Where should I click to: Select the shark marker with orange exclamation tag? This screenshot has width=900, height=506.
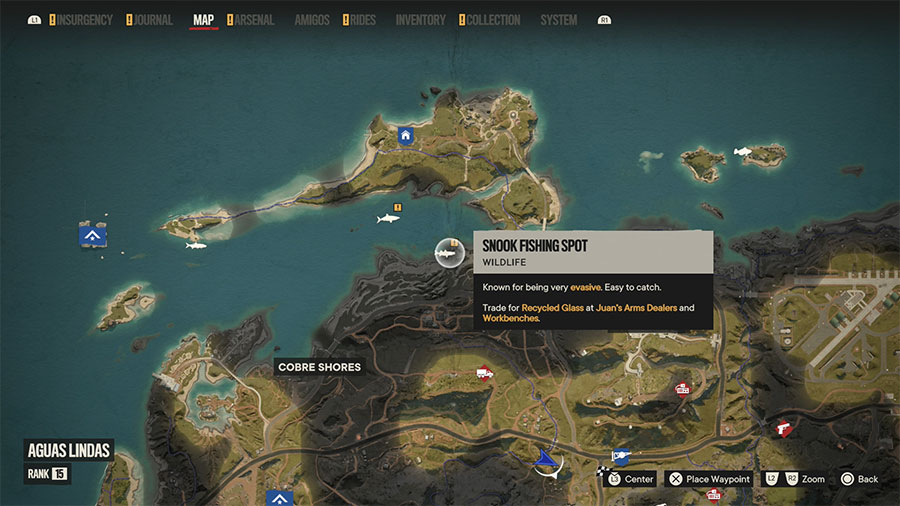coord(387,217)
